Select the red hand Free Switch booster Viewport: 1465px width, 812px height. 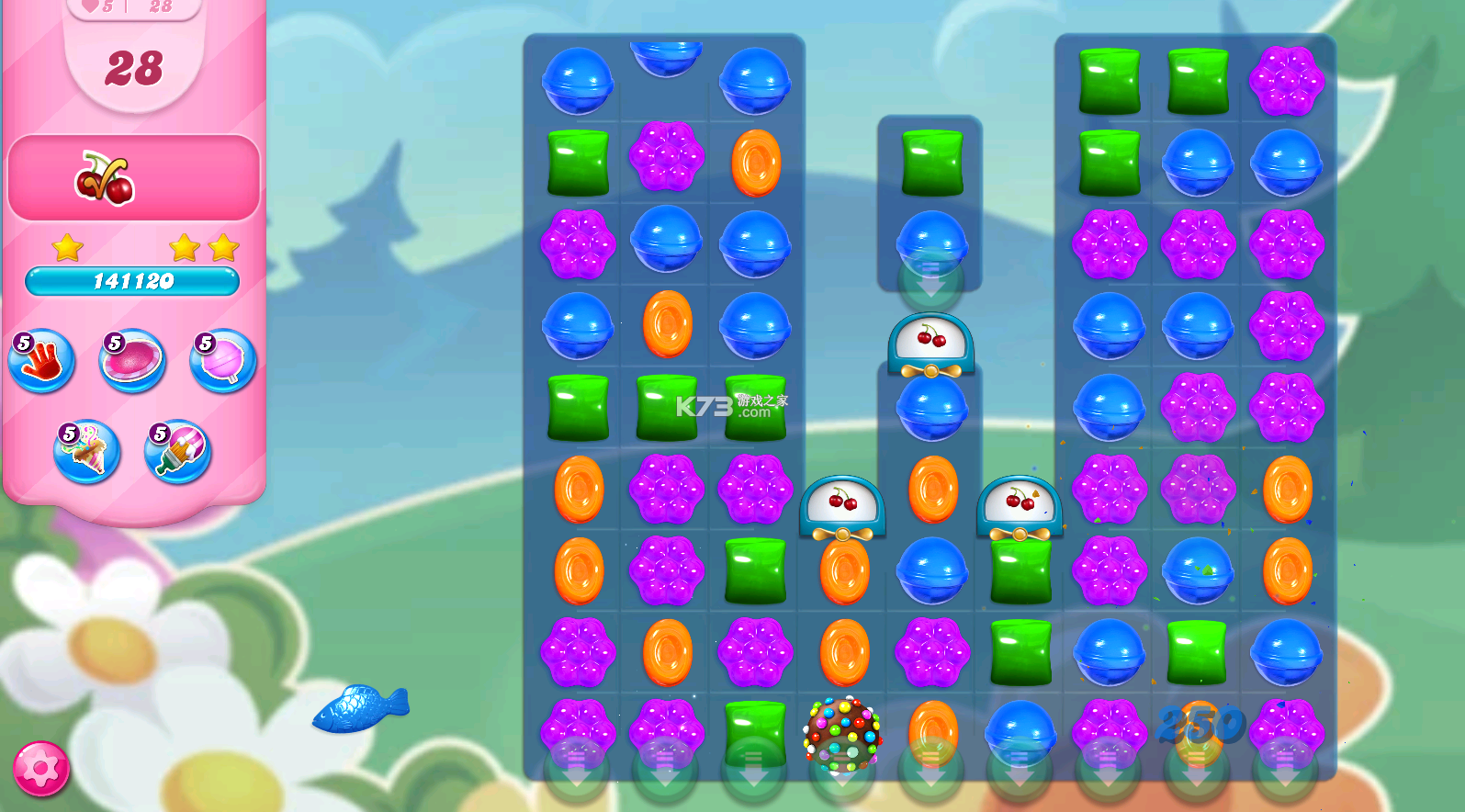click(40, 360)
